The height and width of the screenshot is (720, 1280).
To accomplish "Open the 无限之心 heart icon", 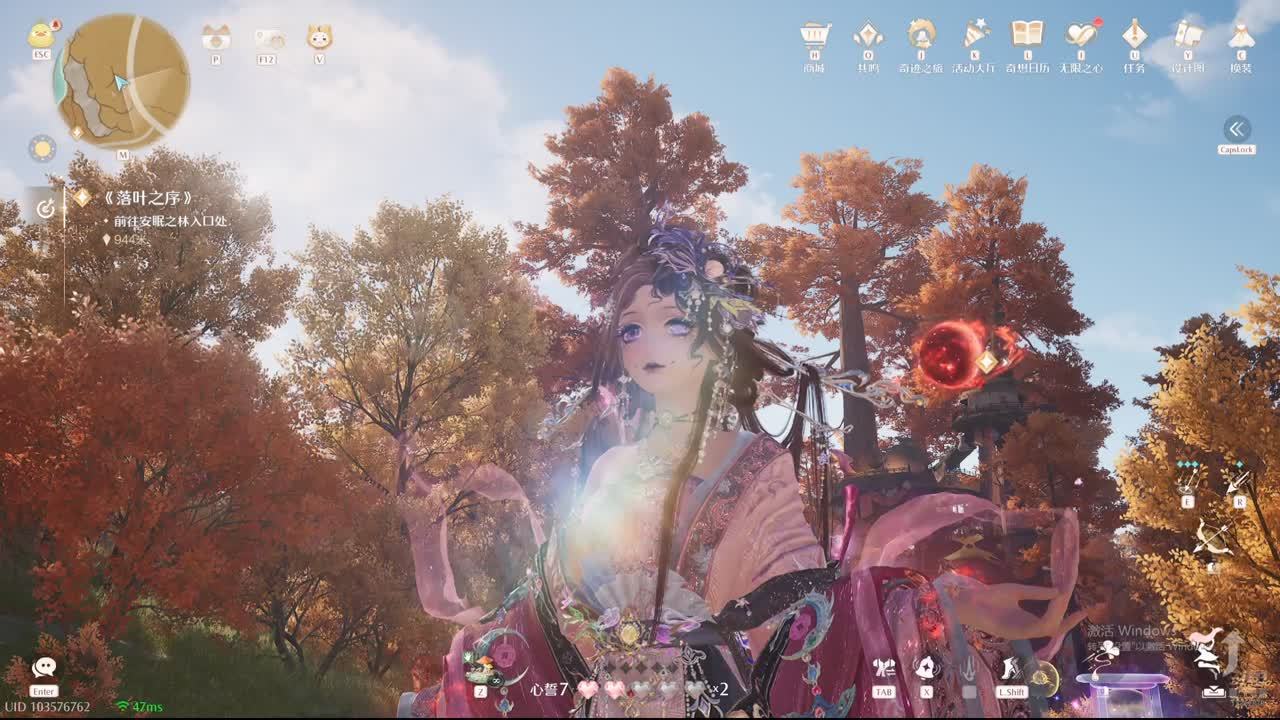I will [x=1081, y=36].
